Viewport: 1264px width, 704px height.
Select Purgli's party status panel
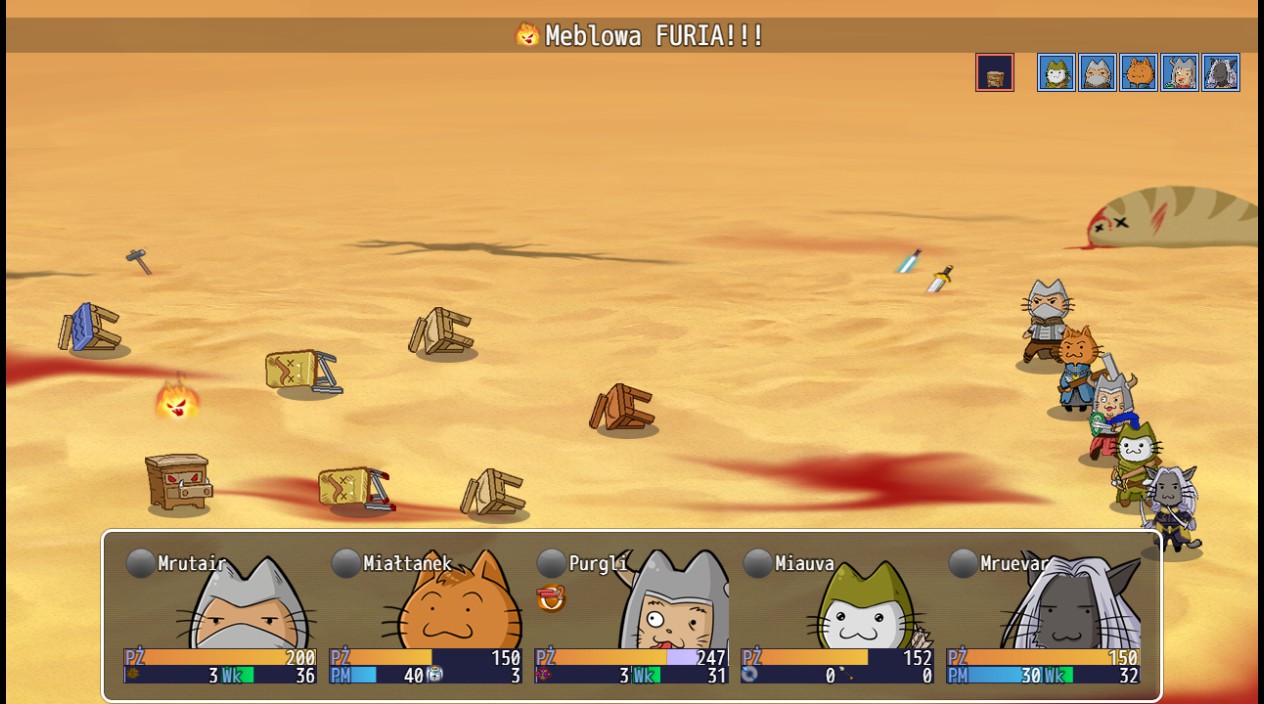coord(632,616)
